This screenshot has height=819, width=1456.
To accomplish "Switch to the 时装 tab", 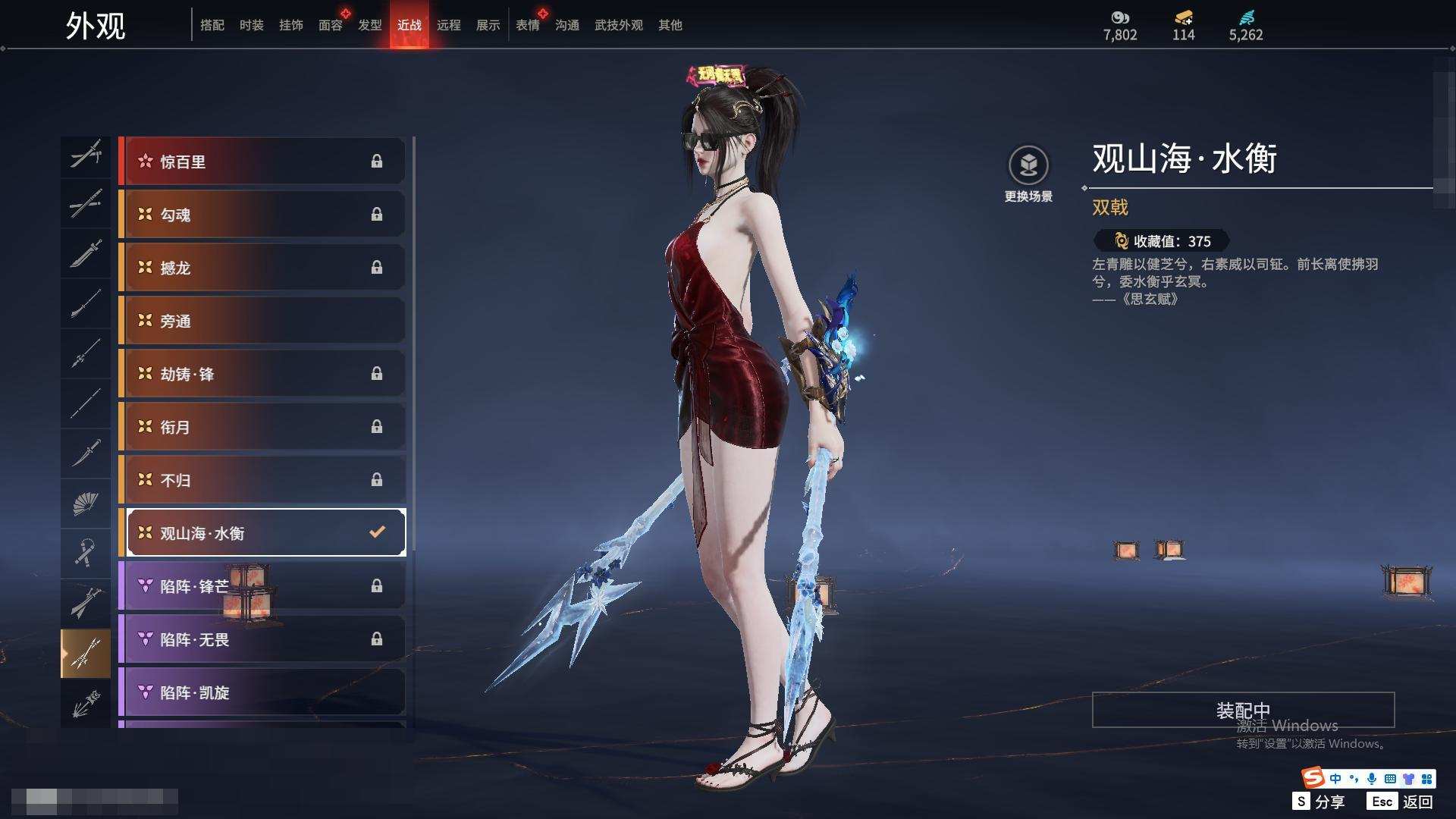I will click(x=251, y=25).
